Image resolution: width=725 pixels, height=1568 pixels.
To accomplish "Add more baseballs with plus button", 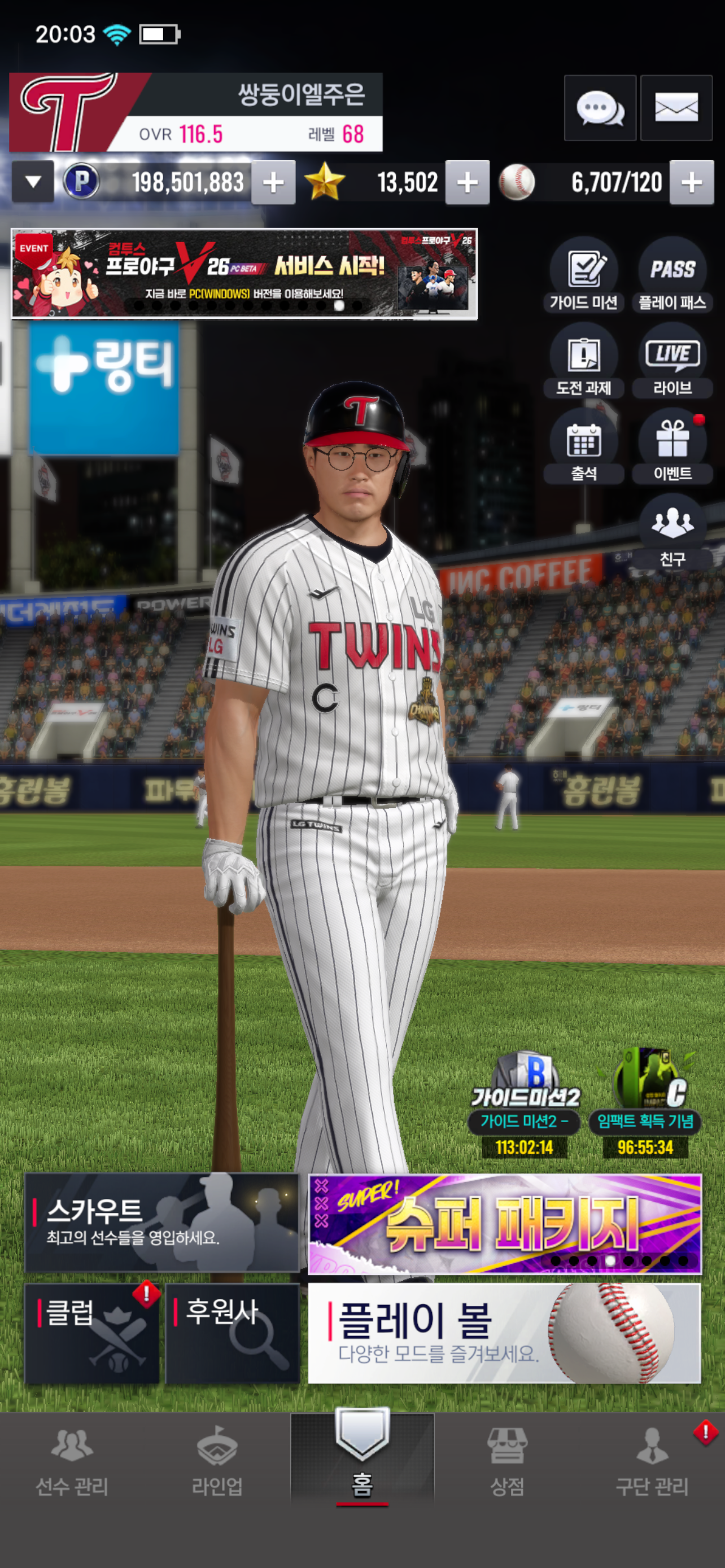I will (x=691, y=182).
